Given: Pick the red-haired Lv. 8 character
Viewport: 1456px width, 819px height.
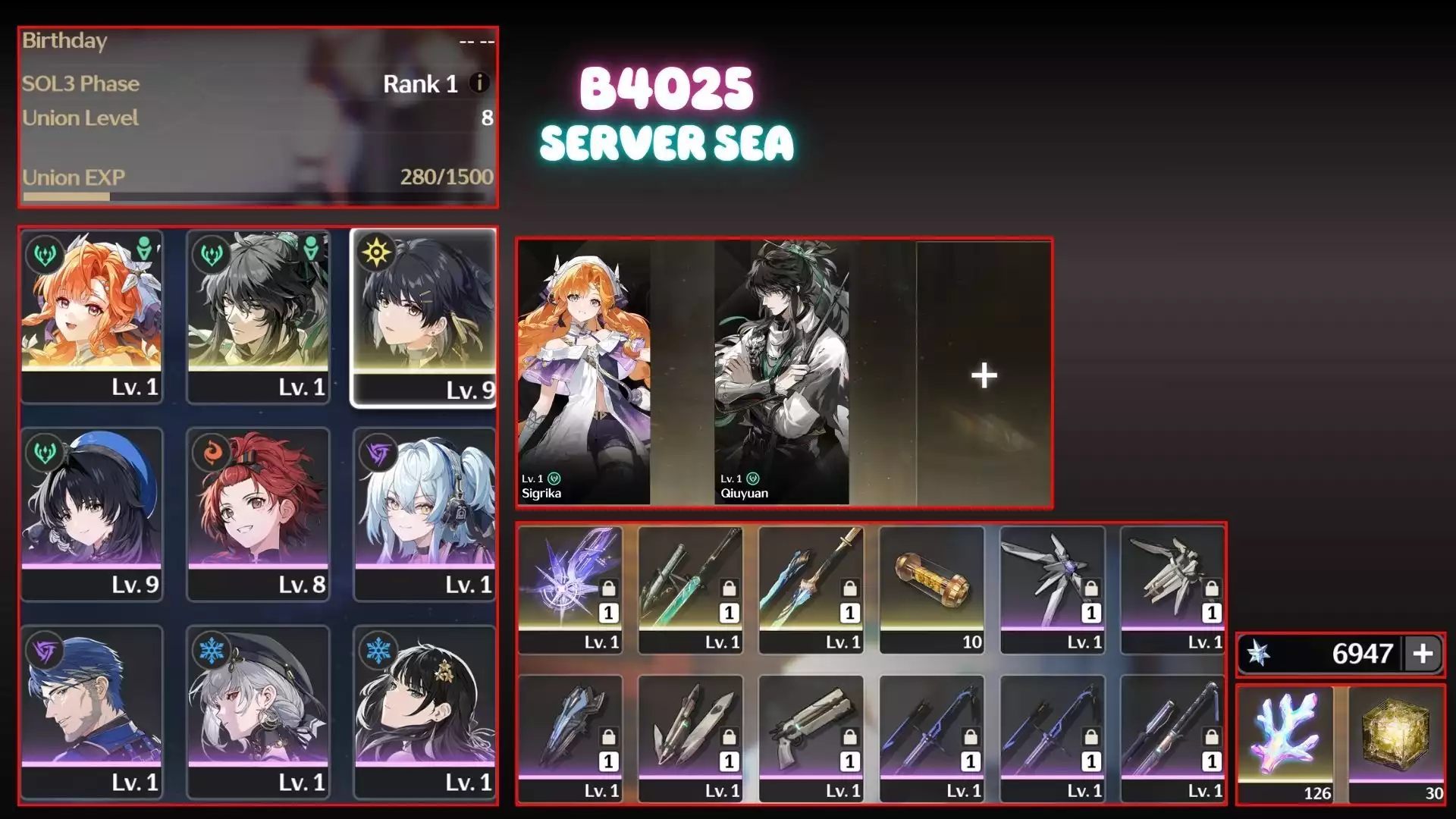Looking at the screenshot, I should pos(258,513).
